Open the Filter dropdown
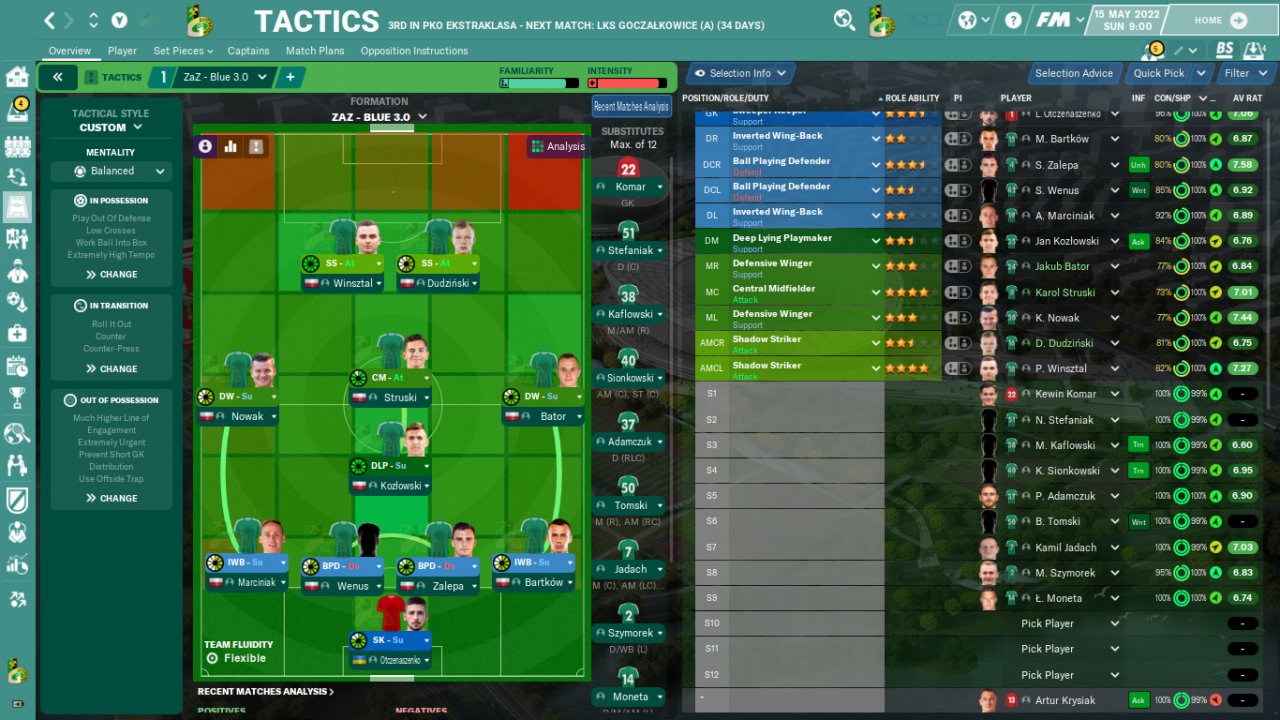 click(x=1245, y=73)
